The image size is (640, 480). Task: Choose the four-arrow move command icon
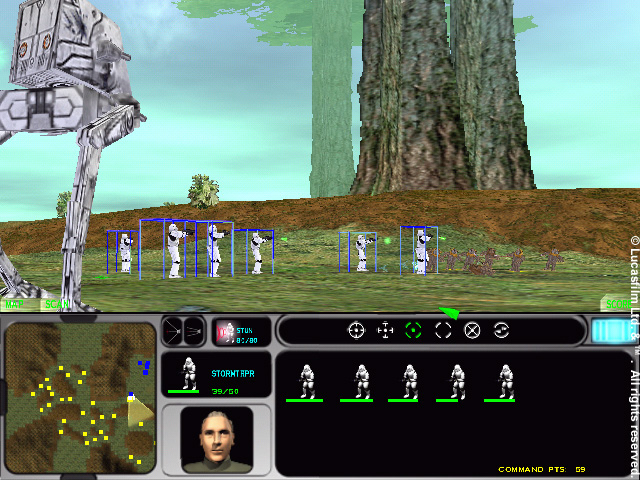click(385, 330)
